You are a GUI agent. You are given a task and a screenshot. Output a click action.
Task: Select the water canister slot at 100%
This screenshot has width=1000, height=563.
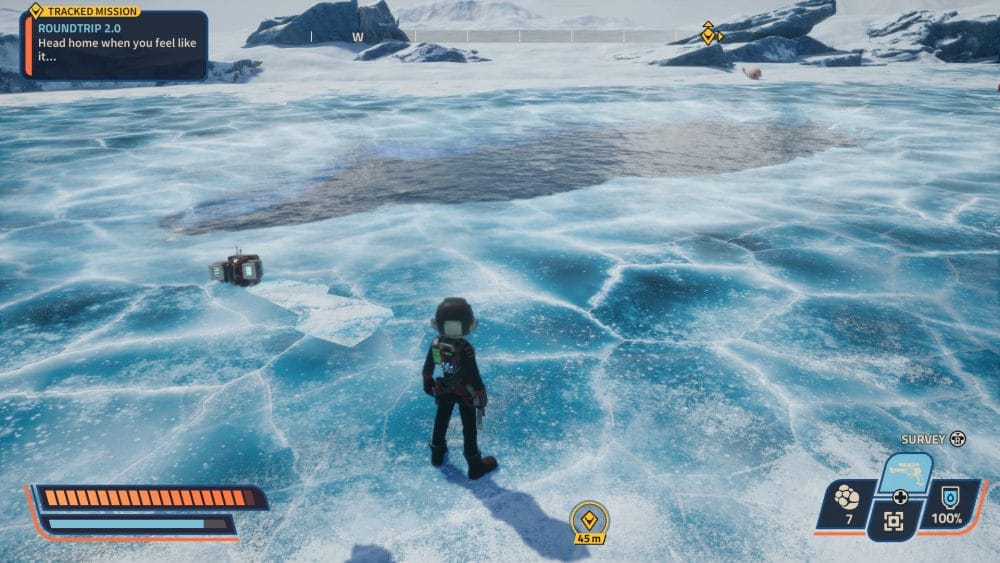click(x=947, y=504)
